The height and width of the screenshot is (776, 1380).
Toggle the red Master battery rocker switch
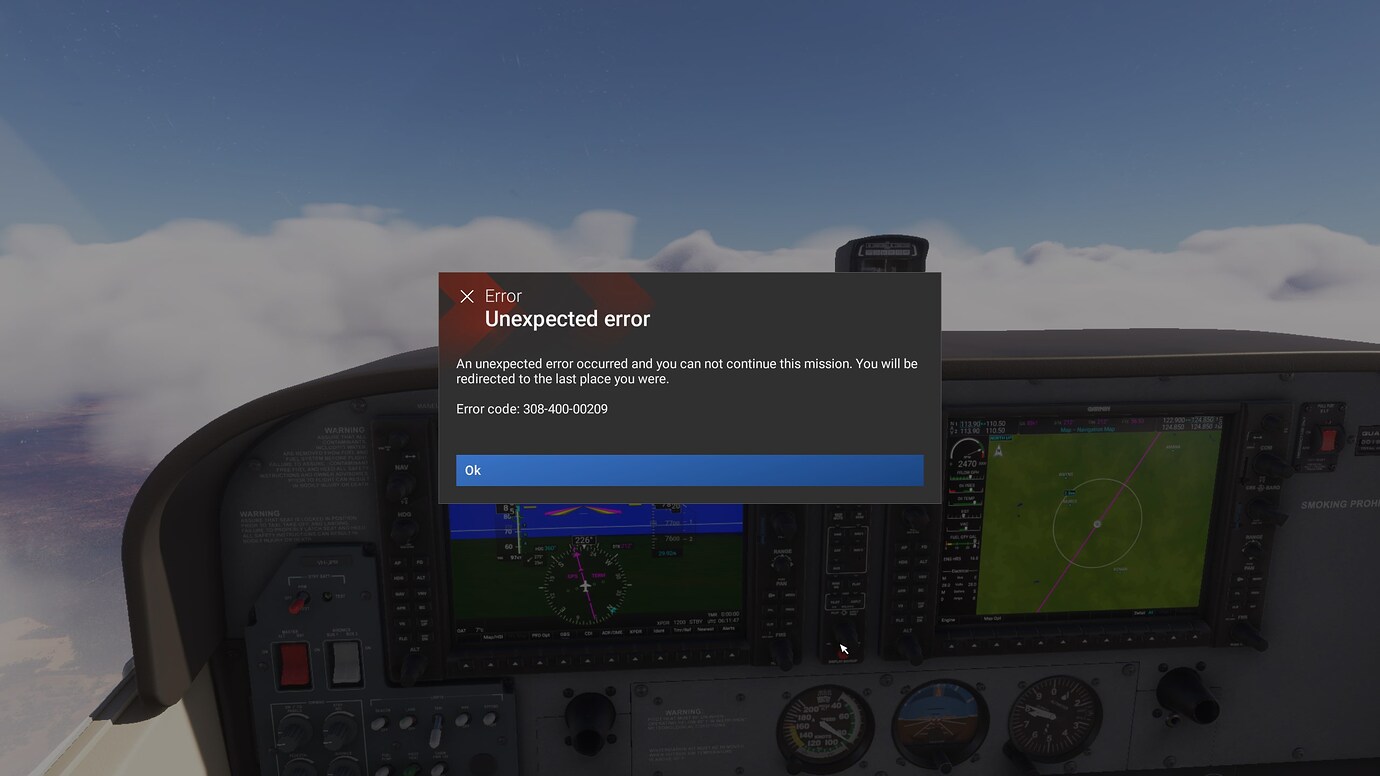[x=296, y=666]
